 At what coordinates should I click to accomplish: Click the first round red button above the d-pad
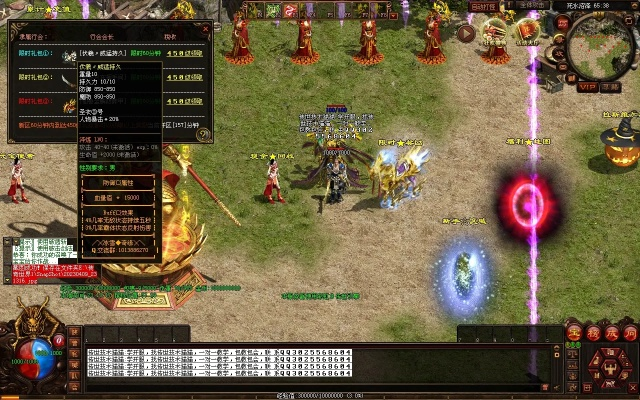(573, 332)
